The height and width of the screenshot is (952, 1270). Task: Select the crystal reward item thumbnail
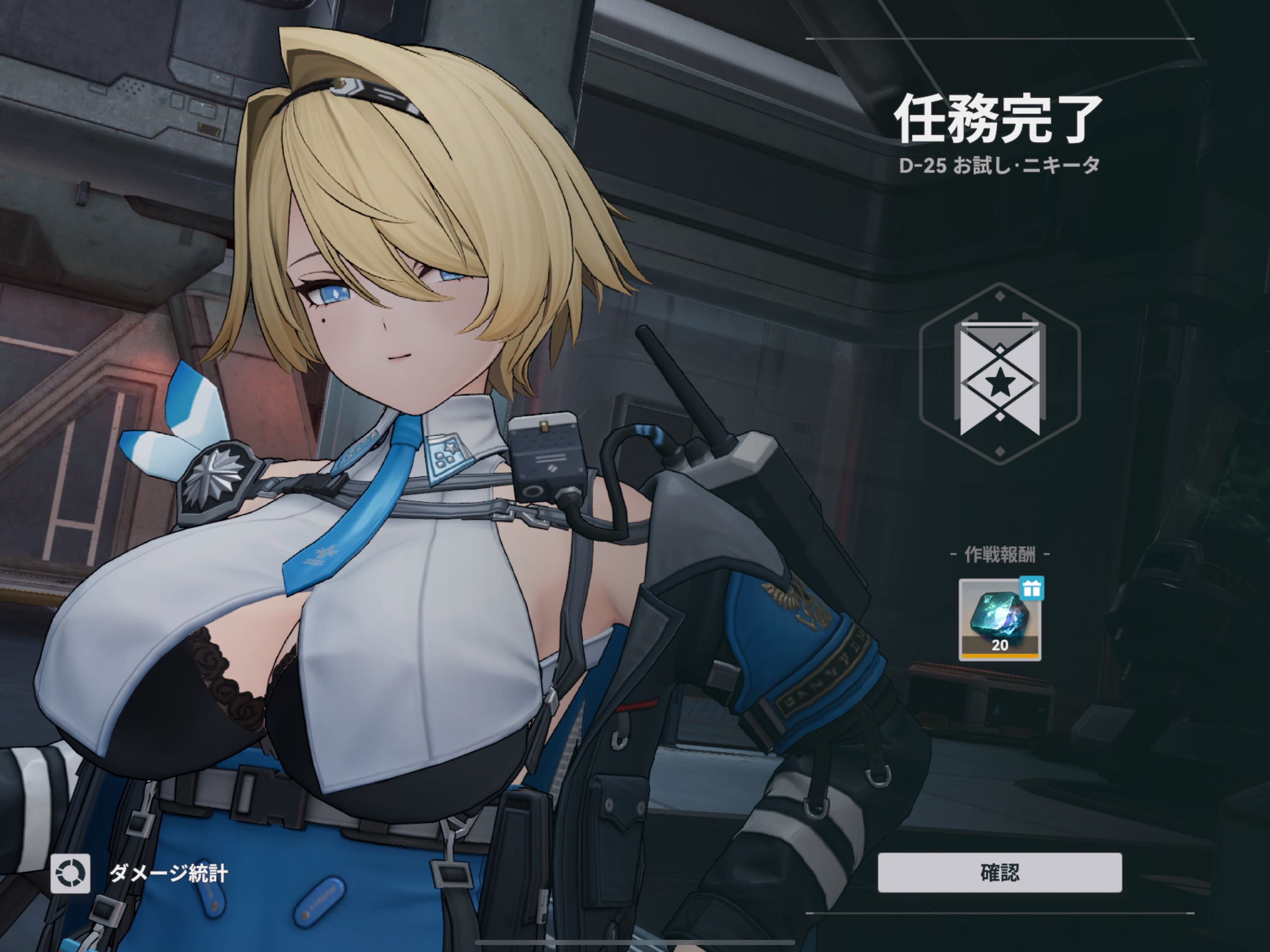click(x=999, y=620)
